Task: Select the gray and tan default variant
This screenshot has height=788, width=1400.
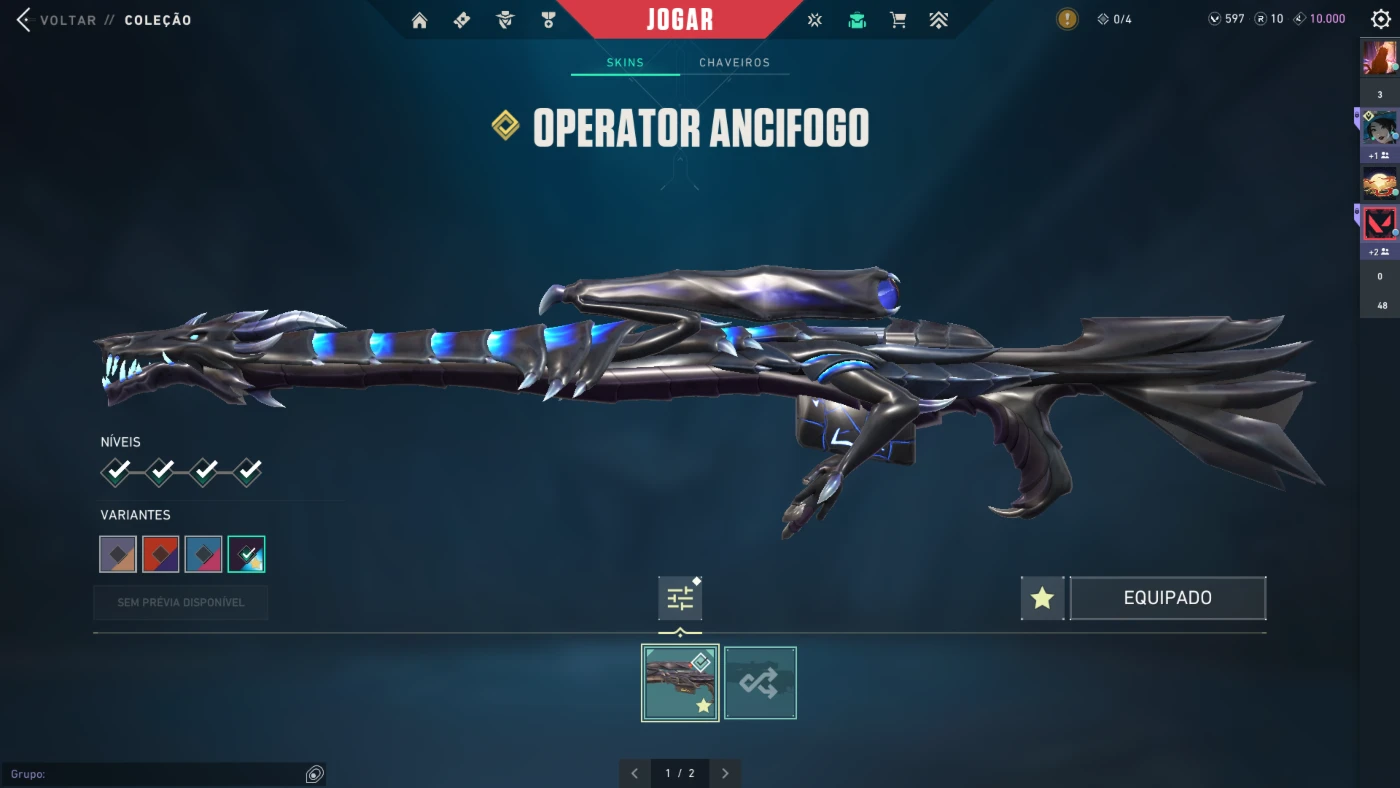Action: (x=118, y=554)
